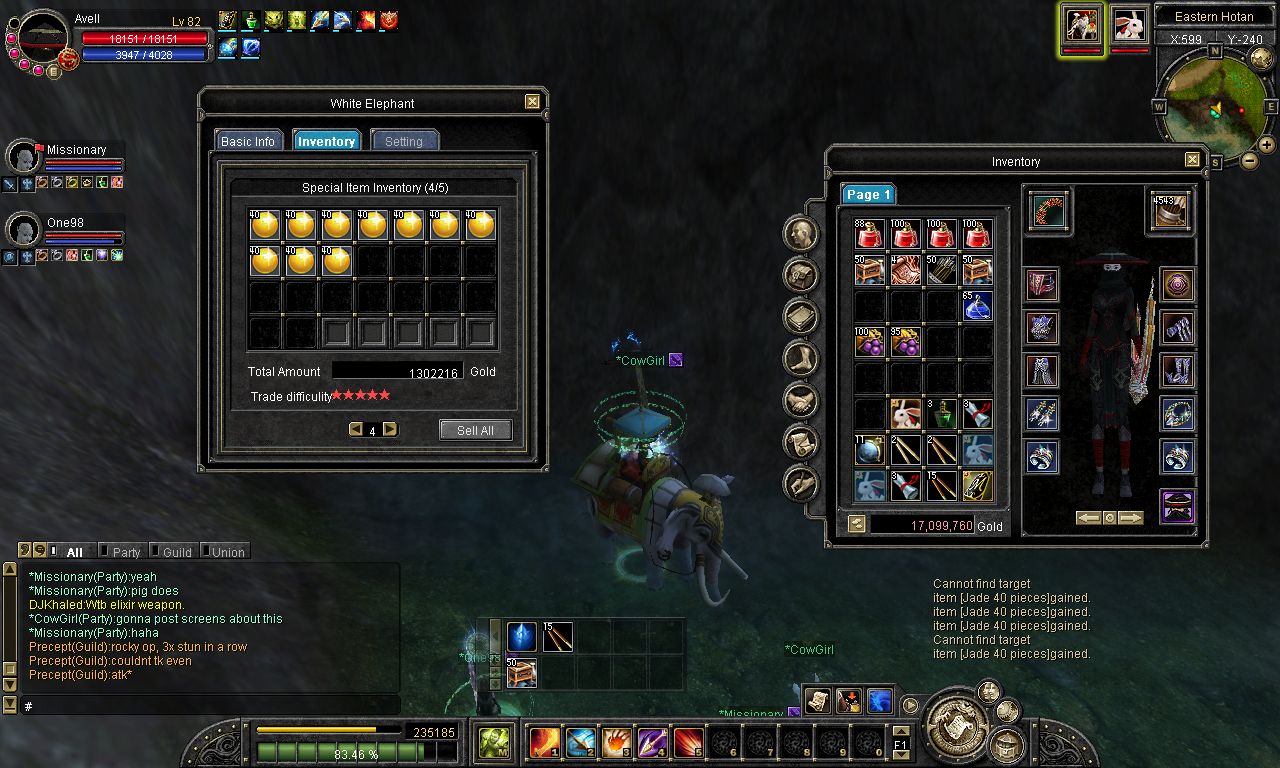The image size is (1280, 768).
Task: Zoom out the minimap with the minus button
Action: pos(1250,160)
